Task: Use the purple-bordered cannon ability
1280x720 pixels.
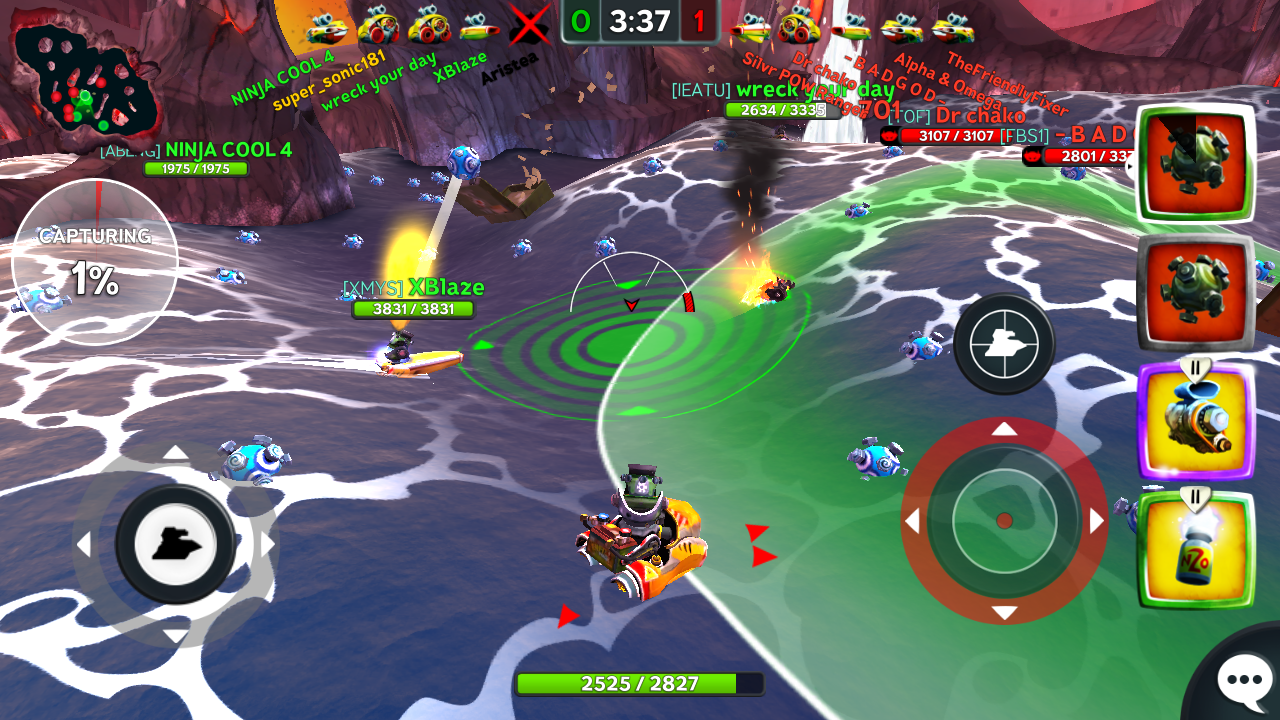Action: click(1196, 421)
